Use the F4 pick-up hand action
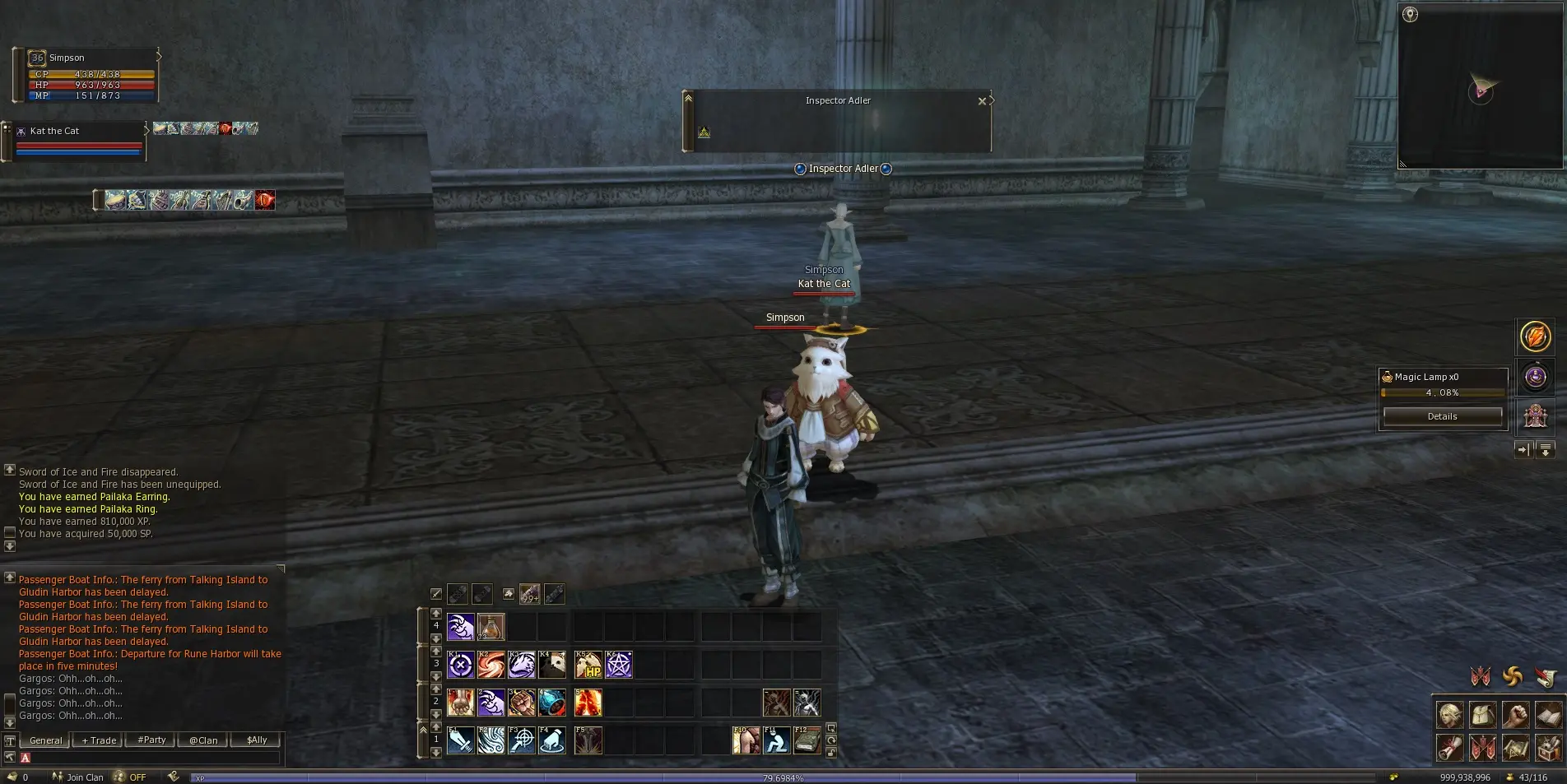This screenshot has width=1567, height=784. click(552, 740)
